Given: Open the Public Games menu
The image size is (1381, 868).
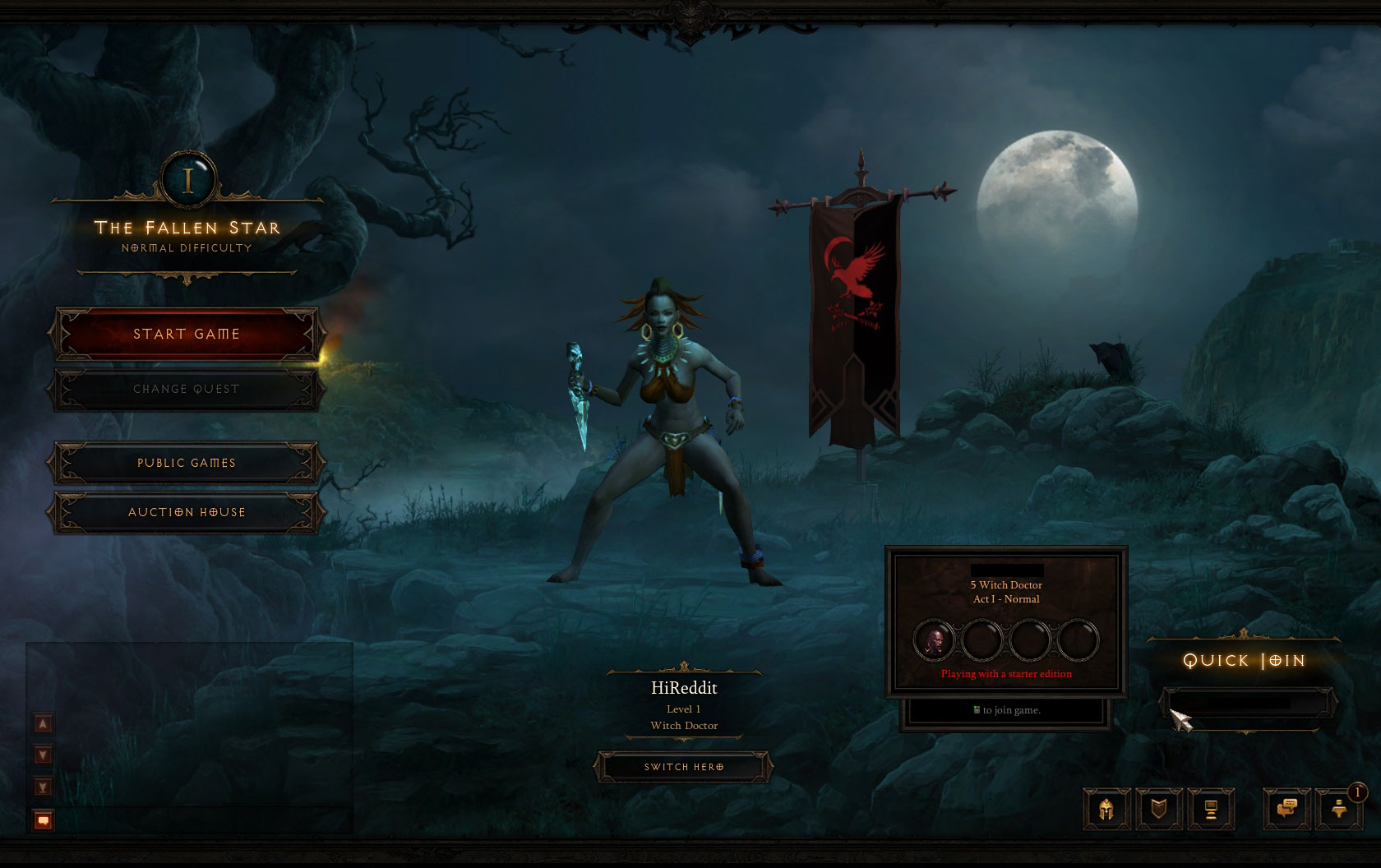Looking at the screenshot, I should click(x=187, y=463).
